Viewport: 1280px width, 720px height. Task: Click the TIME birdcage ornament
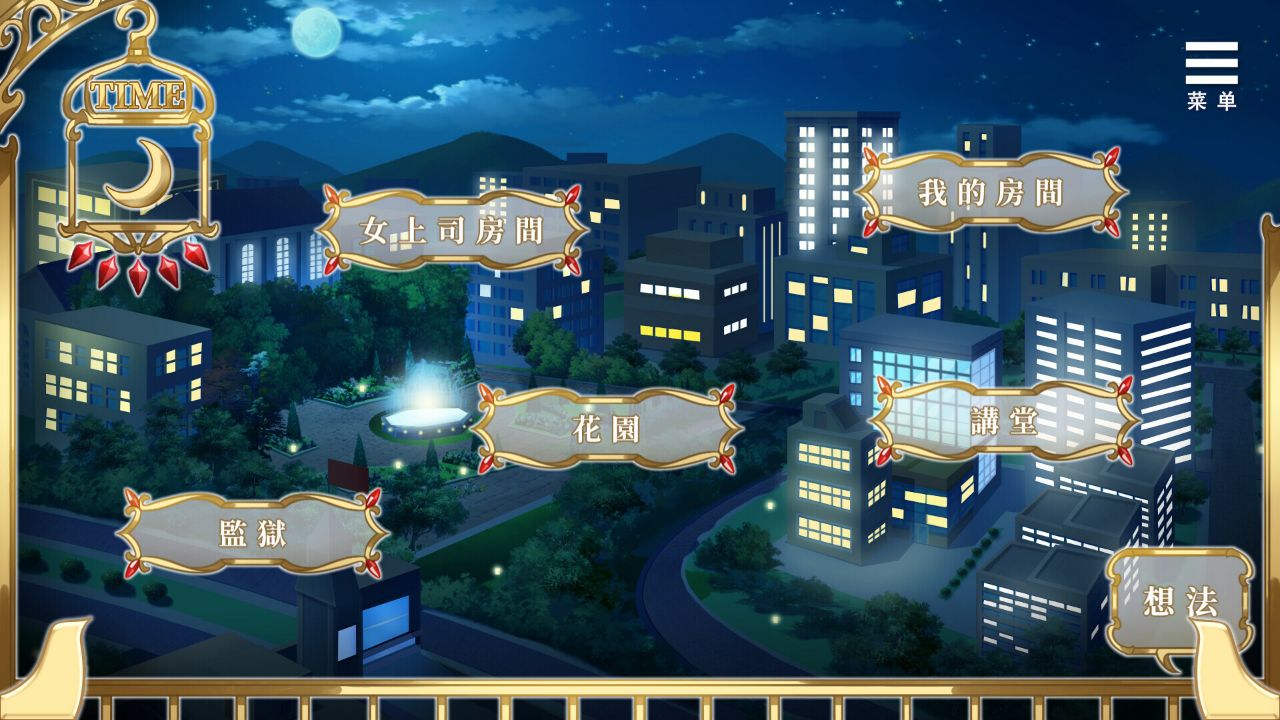[x=137, y=95]
